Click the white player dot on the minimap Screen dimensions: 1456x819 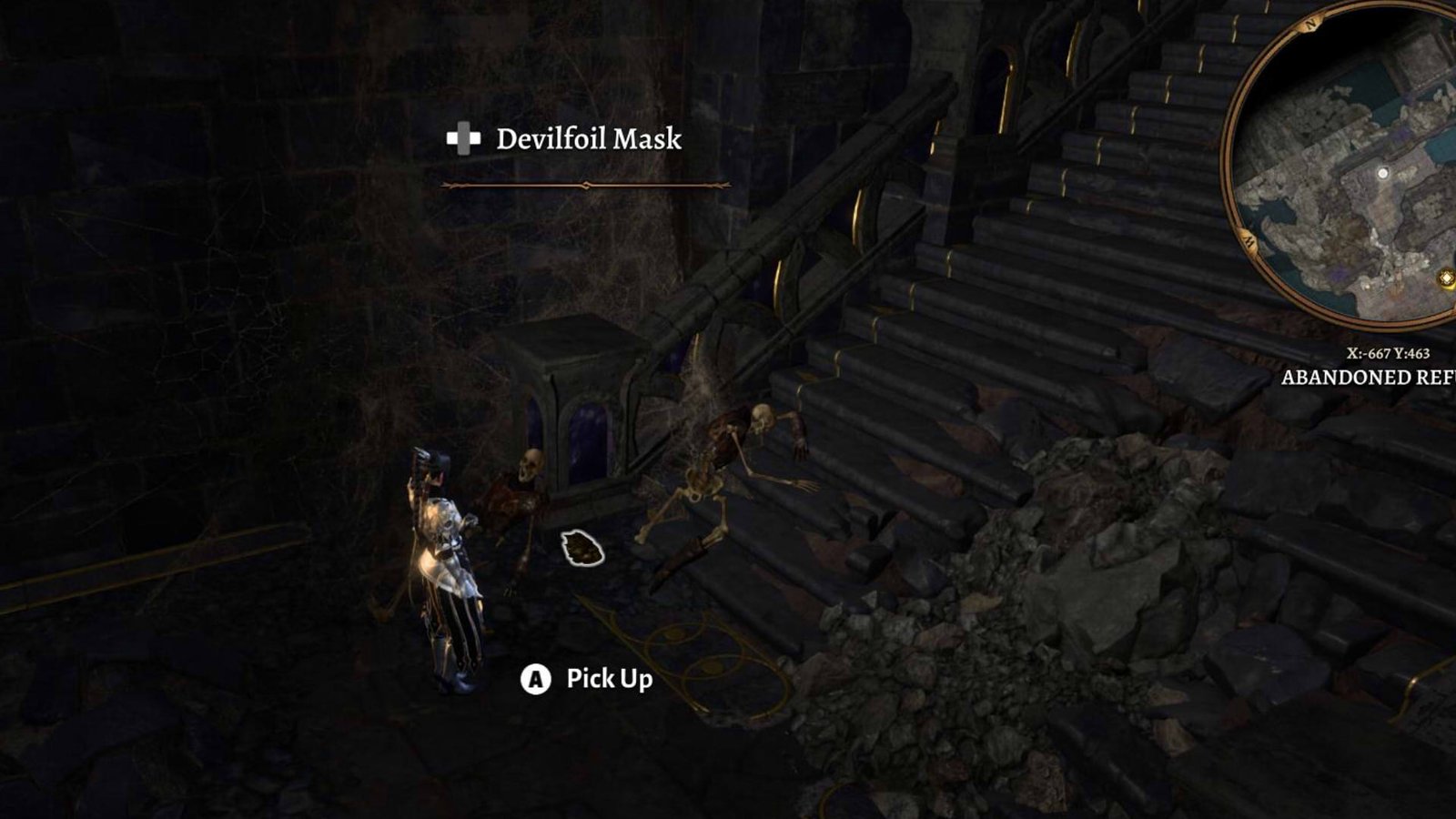(1382, 173)
